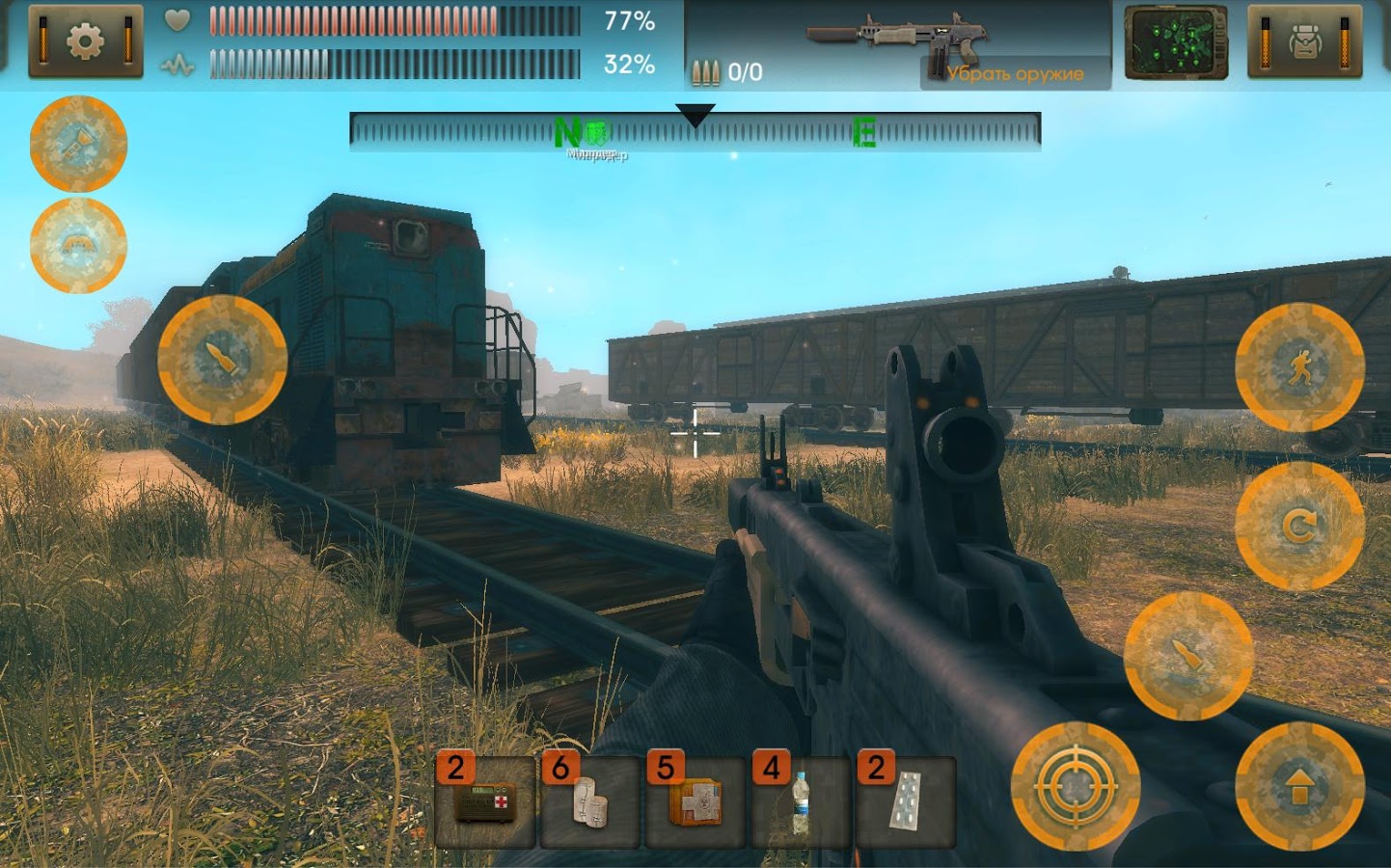Open the backpack inventory

point(1304,41)
